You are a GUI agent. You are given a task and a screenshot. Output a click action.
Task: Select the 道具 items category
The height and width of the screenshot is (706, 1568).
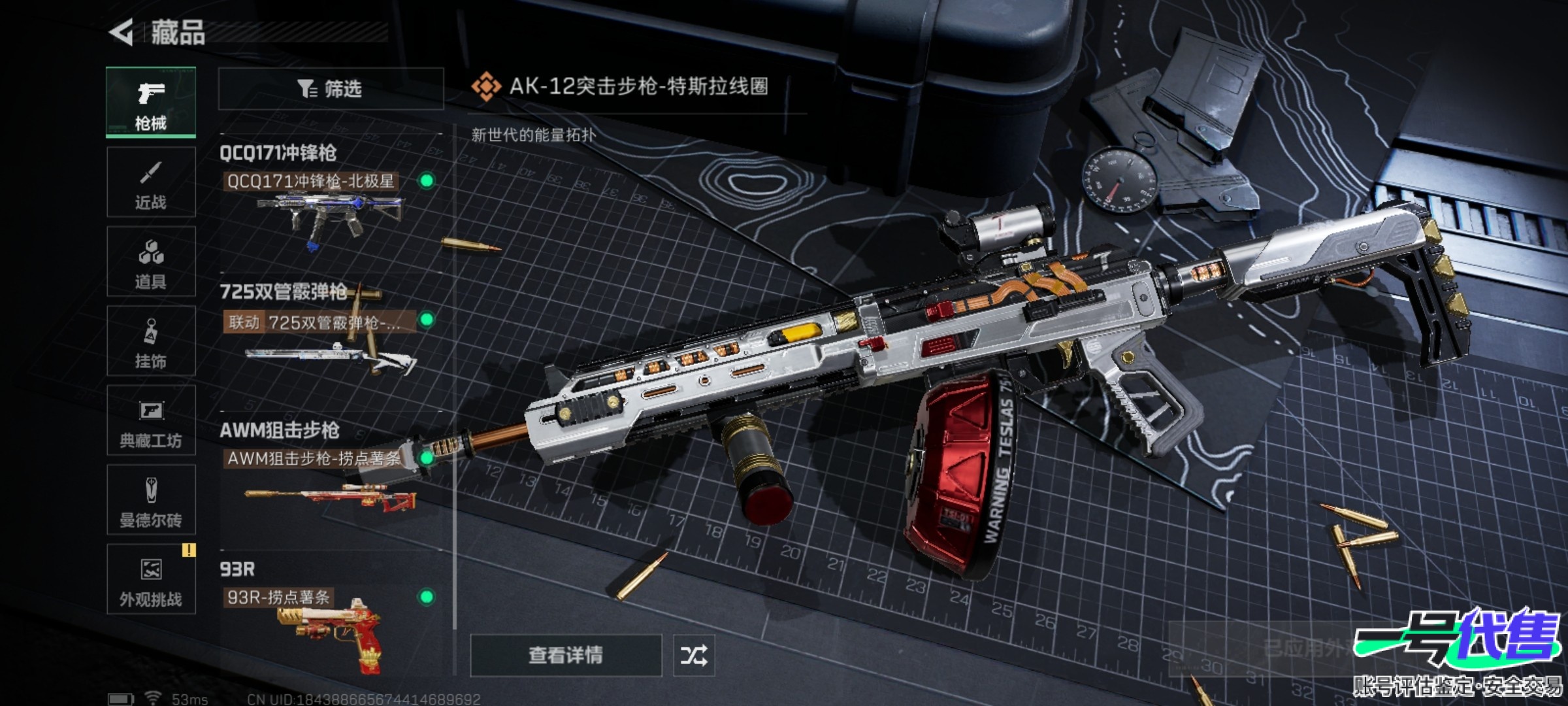(x=151, y=261)
